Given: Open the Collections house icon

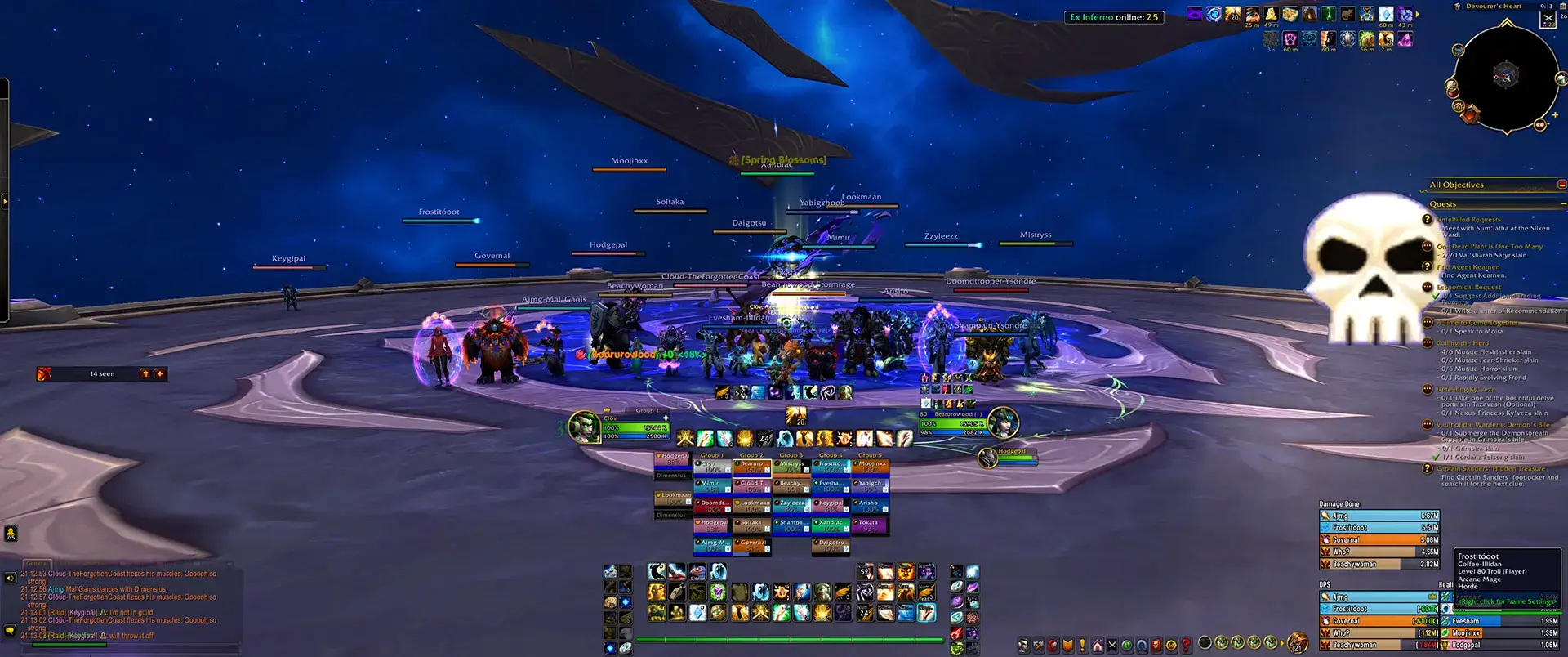Looking at the screenshot, I should point(1097,644).
